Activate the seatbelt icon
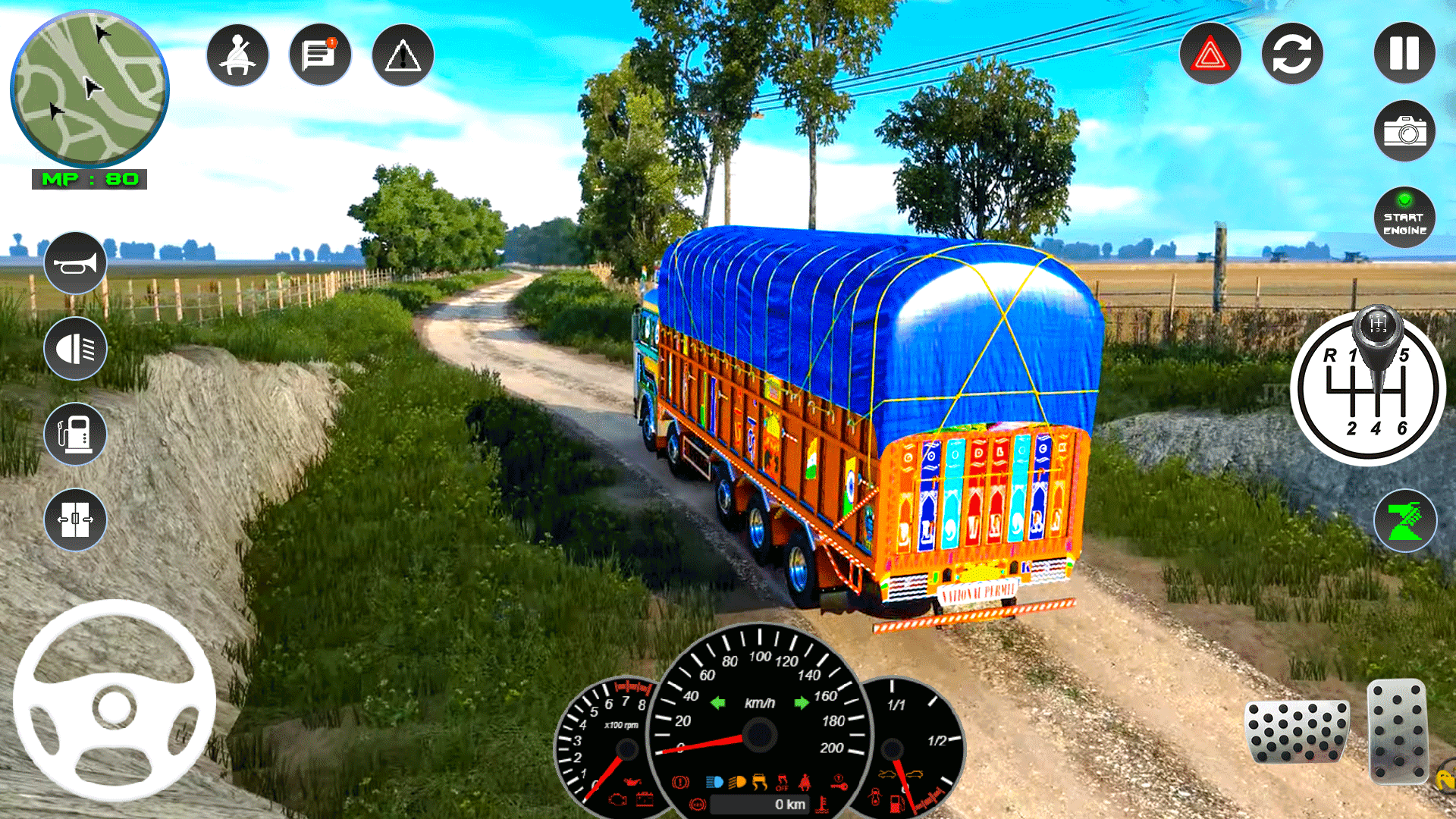The height and width of the screenshot is (819, 1456). [237, 53]
